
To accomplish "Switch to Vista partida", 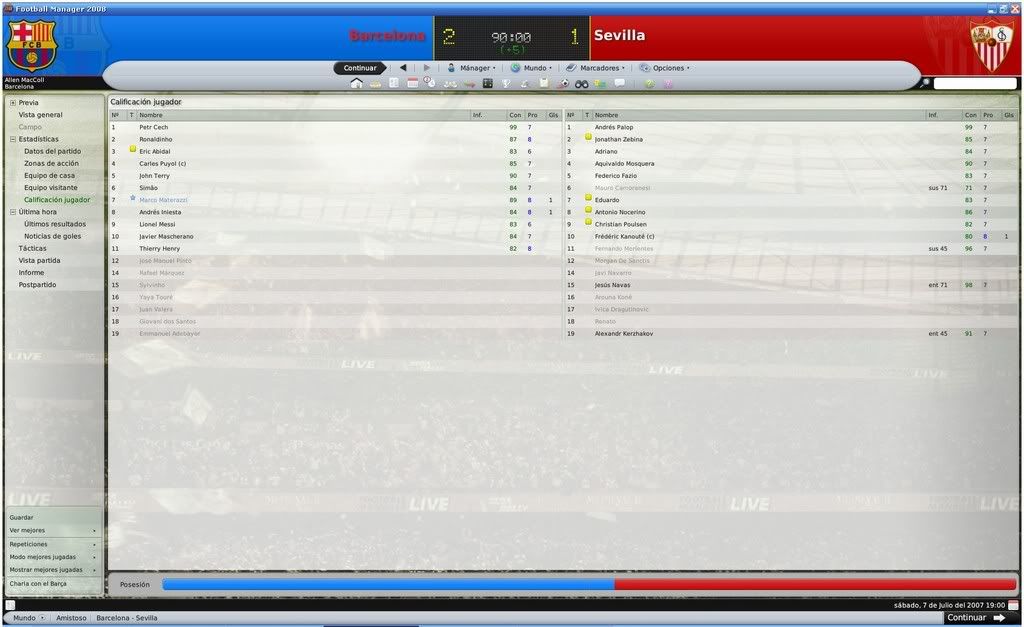I will tap(40, 260).
